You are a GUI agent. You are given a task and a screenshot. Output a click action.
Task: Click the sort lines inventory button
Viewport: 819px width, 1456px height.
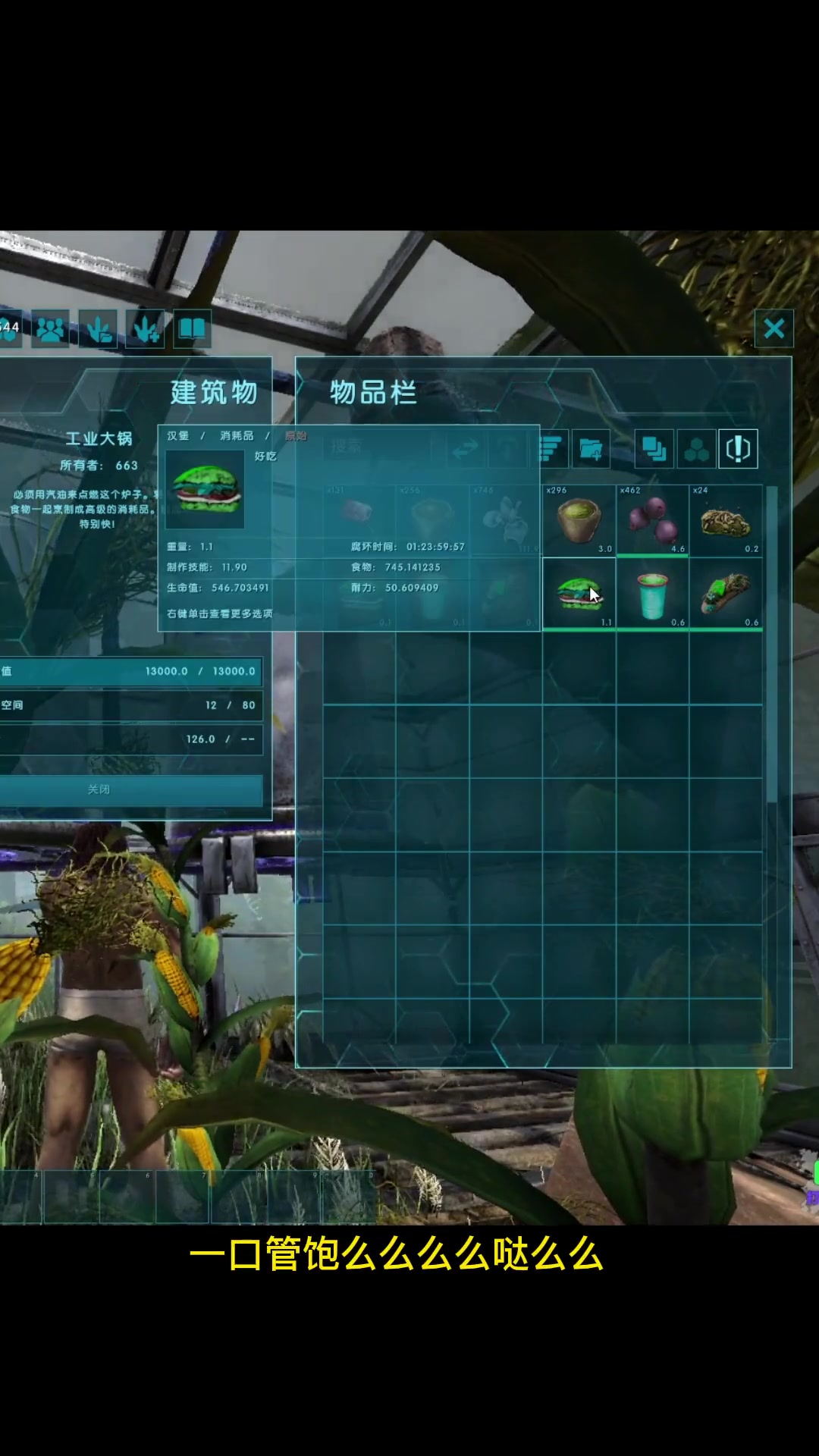click(551, 449)
